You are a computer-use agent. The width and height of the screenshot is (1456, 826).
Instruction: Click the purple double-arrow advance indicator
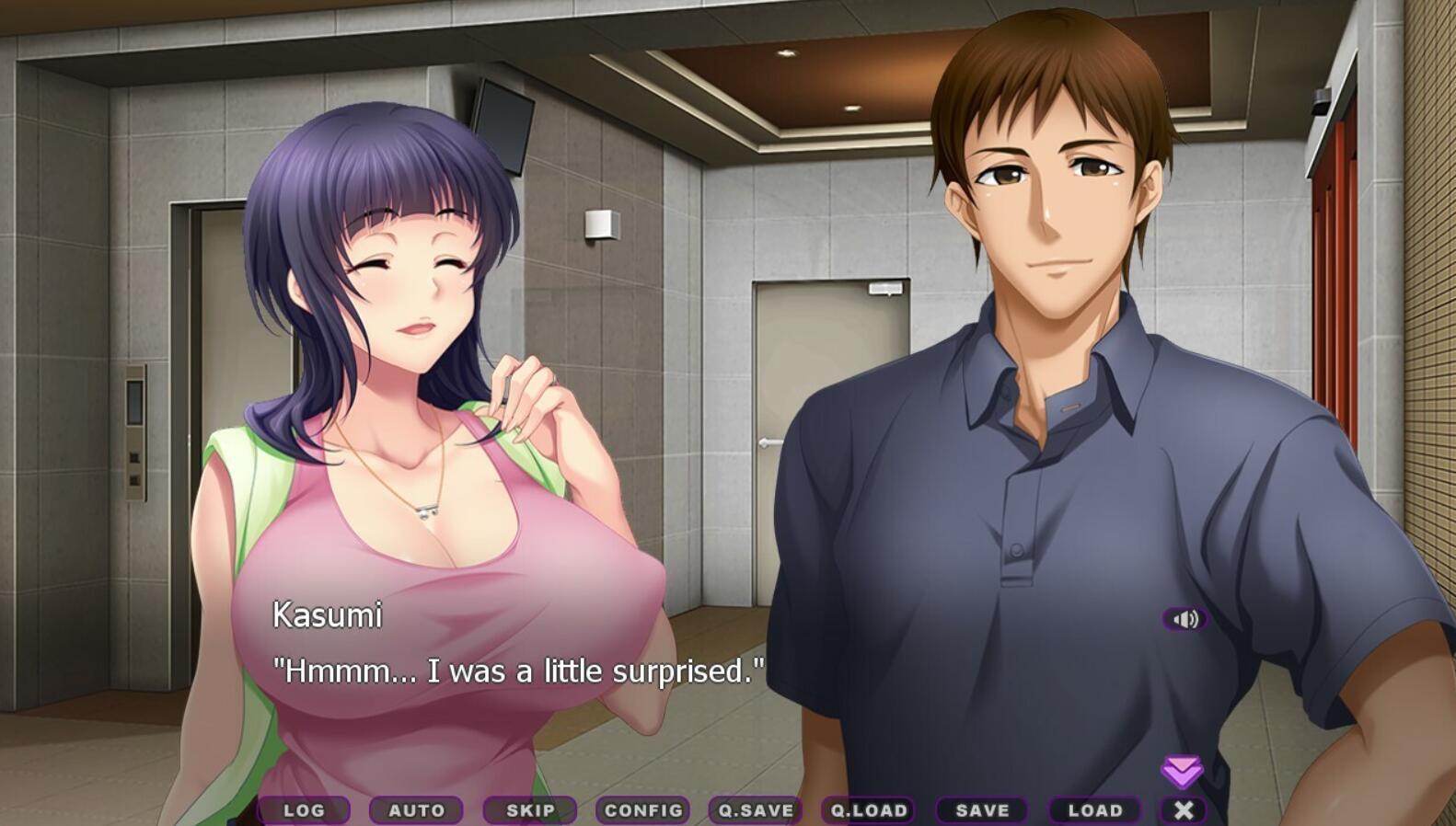(1184, 767)
